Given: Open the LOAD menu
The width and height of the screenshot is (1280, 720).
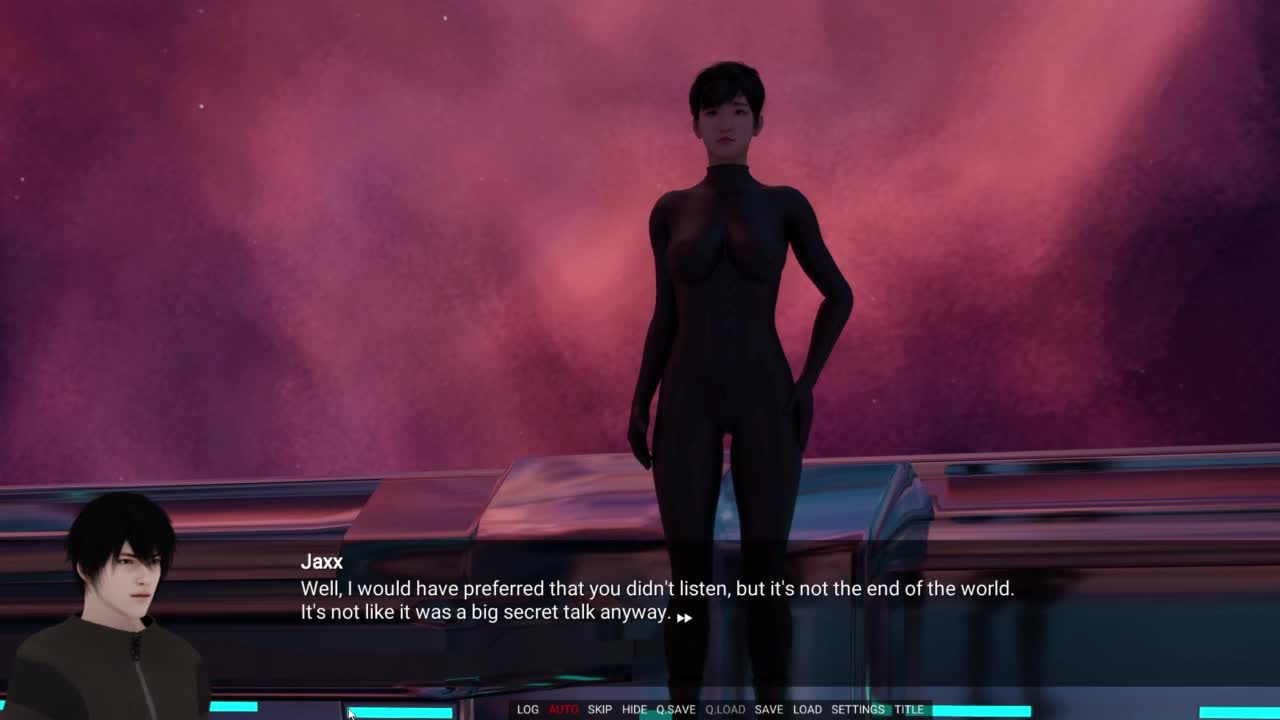Looking at the screenshot, I should (x=807, y=710).
